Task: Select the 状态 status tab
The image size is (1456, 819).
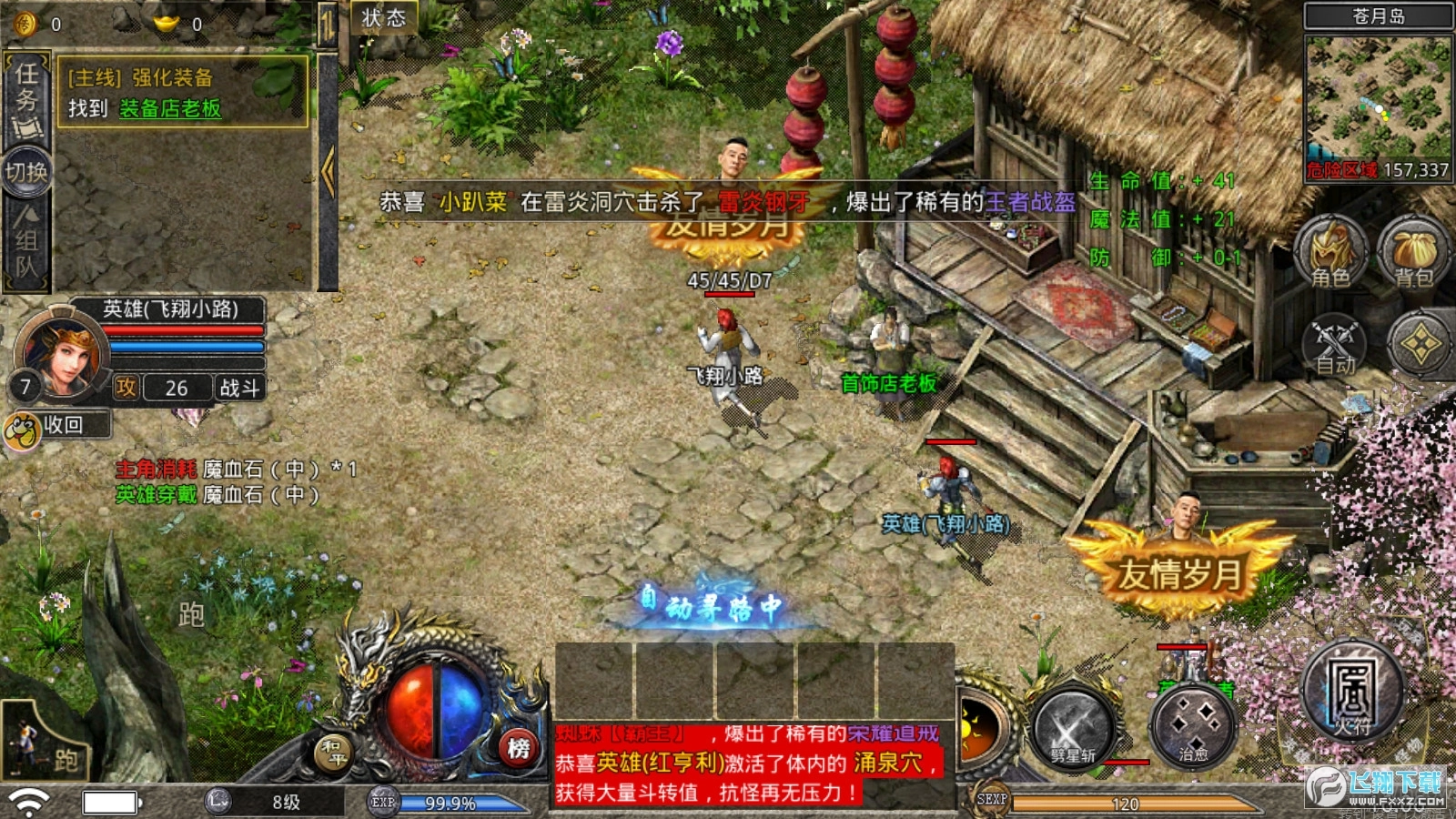Action: pos(383,16)
